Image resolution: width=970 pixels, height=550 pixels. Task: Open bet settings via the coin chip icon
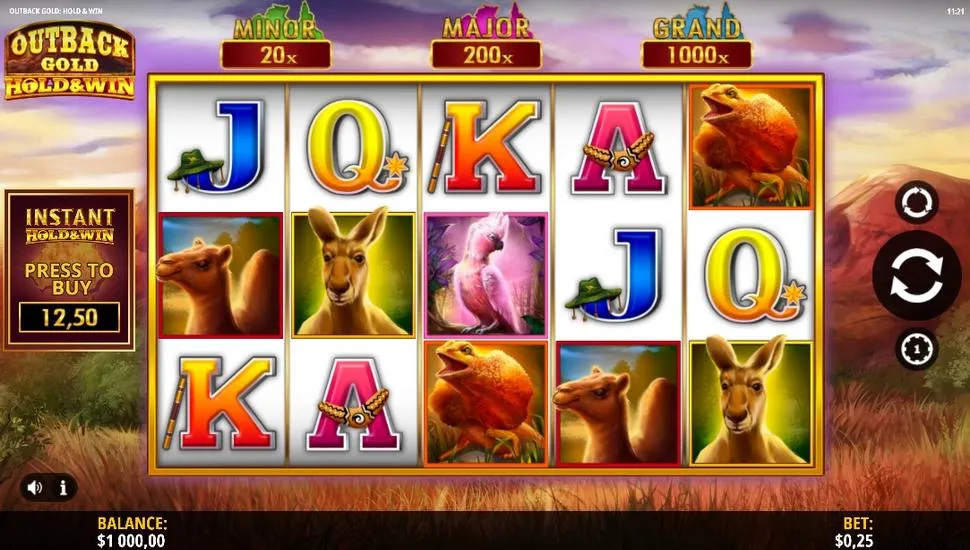[x=916, y=349]
